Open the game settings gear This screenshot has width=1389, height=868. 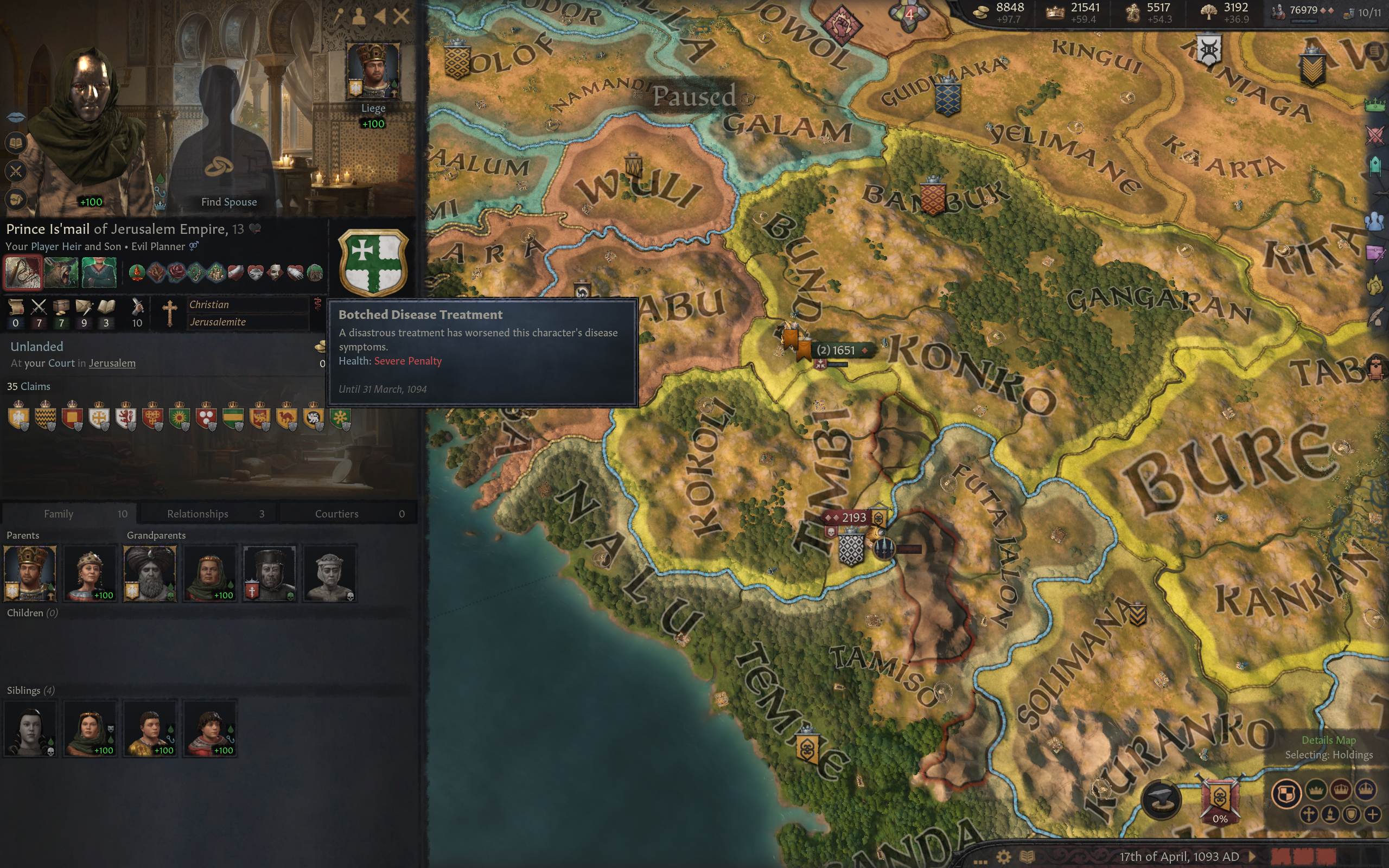click(x=1003, y=857)
